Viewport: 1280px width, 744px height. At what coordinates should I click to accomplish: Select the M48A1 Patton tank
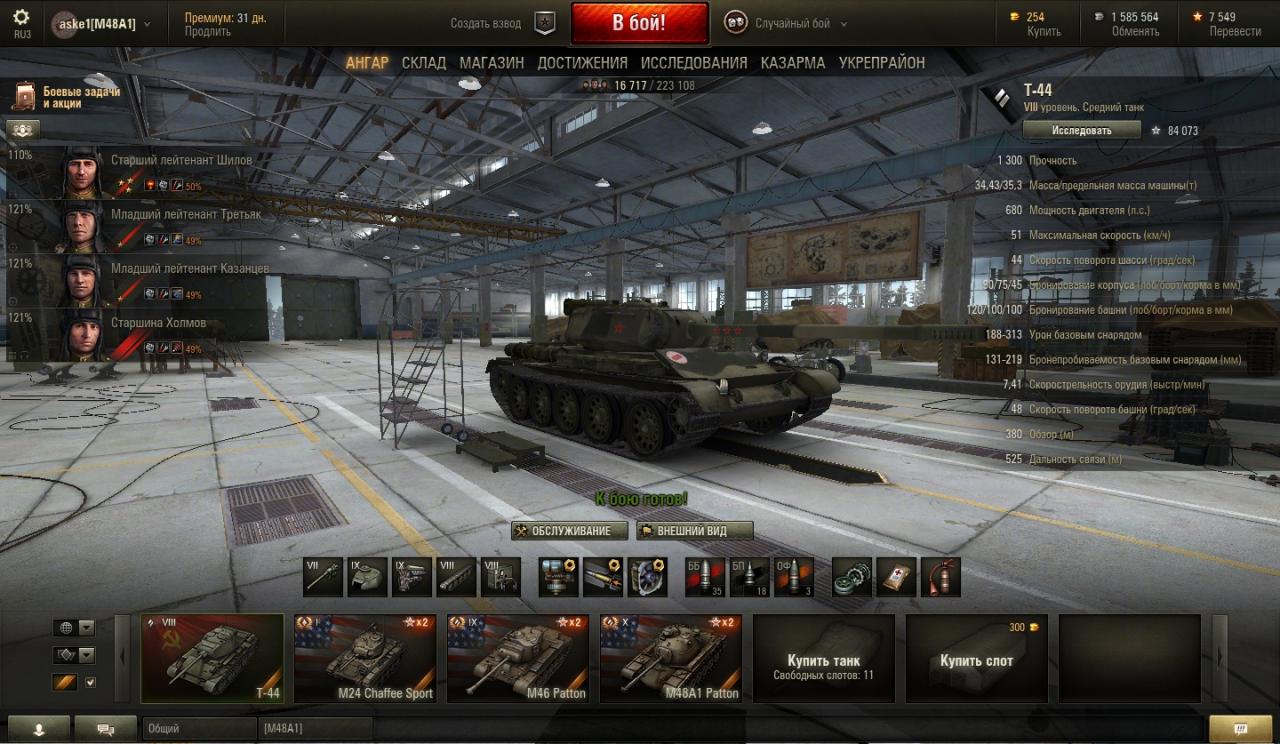(671, 658)
